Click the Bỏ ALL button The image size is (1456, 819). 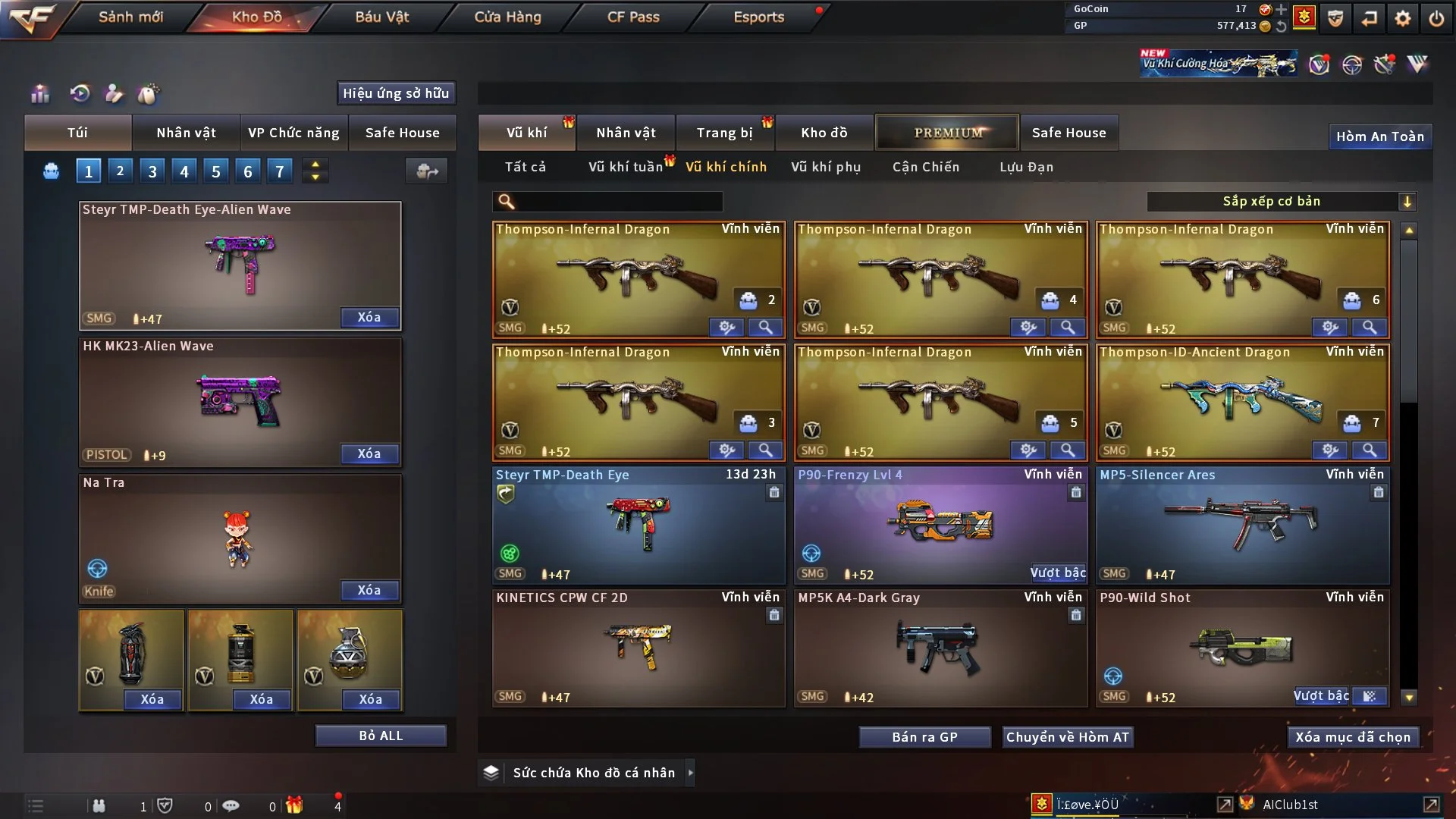tap(381, 736)
